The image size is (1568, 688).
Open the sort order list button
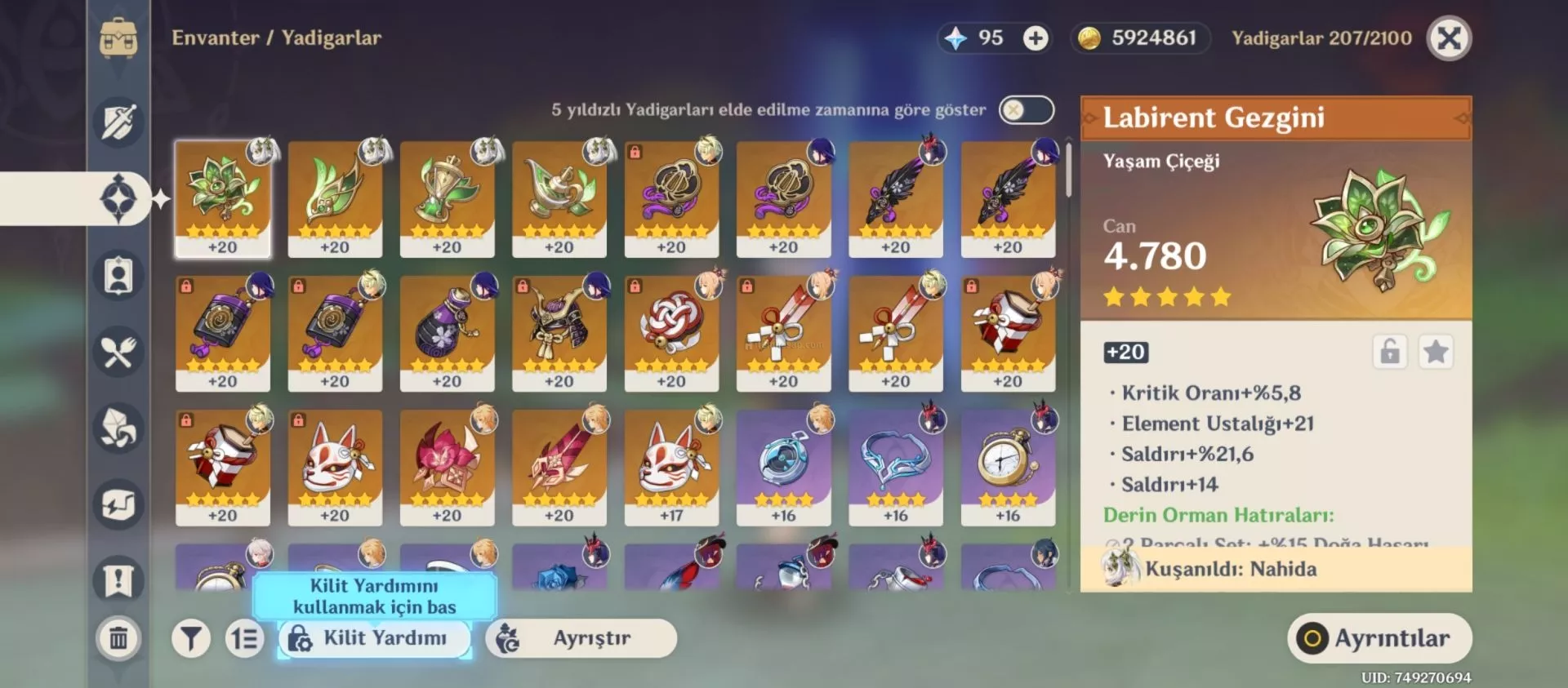pos(244,638)
